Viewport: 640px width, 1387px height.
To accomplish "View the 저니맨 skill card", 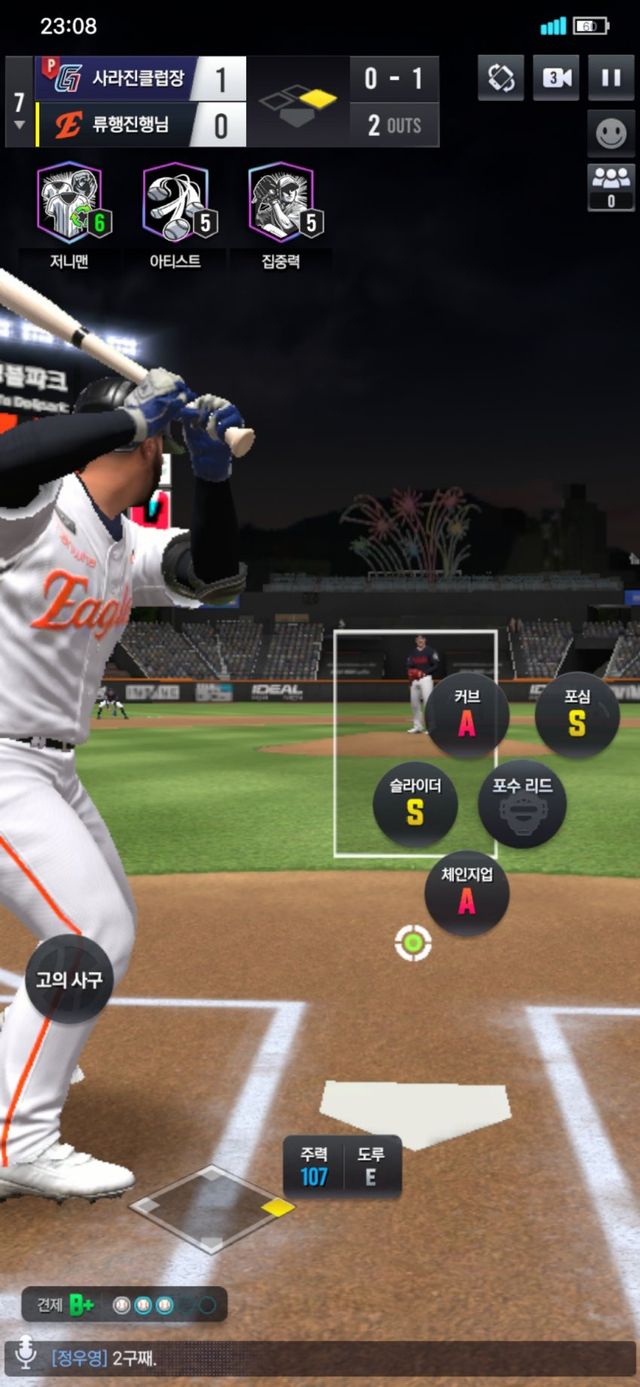I will [x=70, y=204].
